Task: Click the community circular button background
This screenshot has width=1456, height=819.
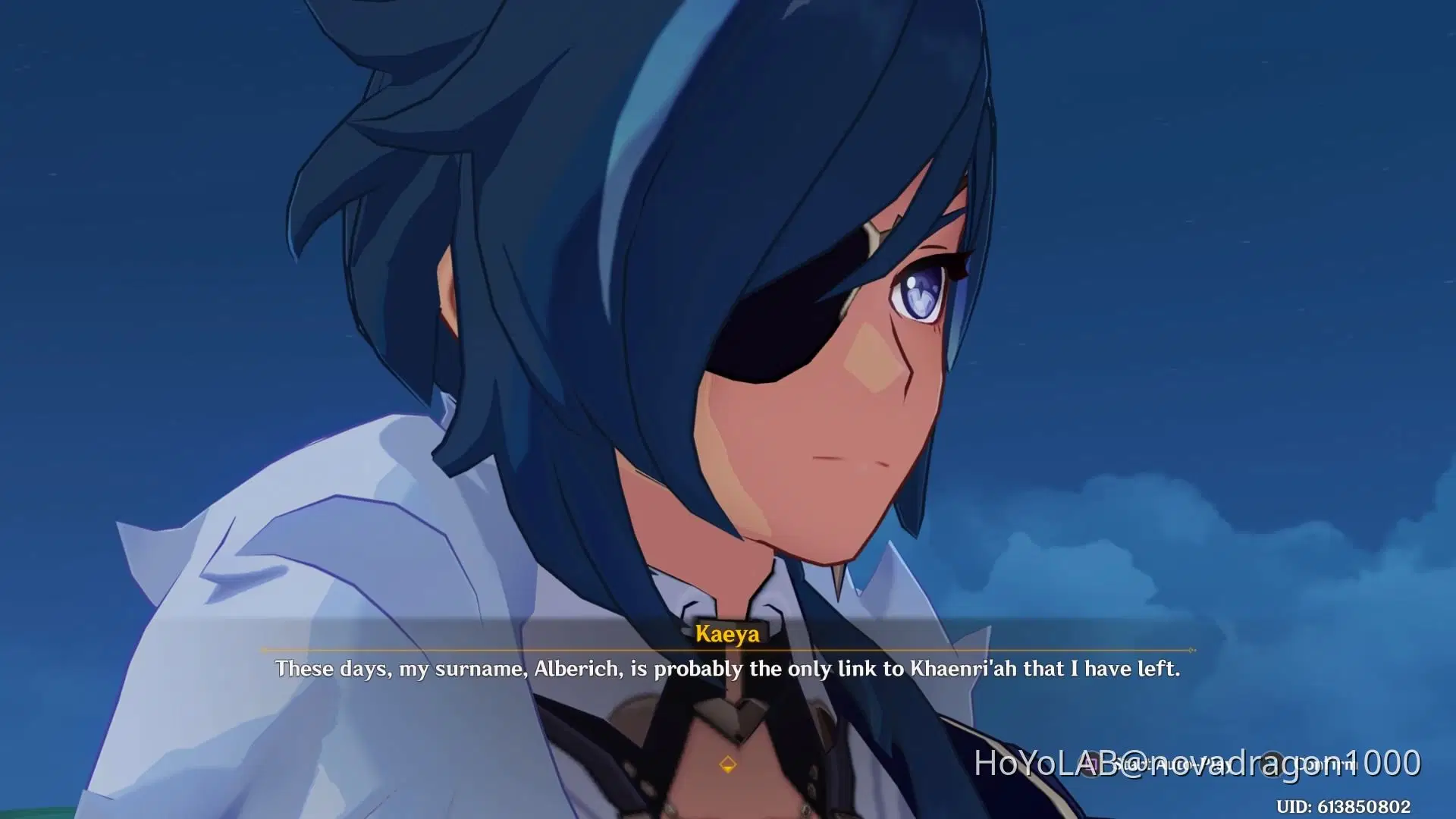Action: click(1271, 764)
